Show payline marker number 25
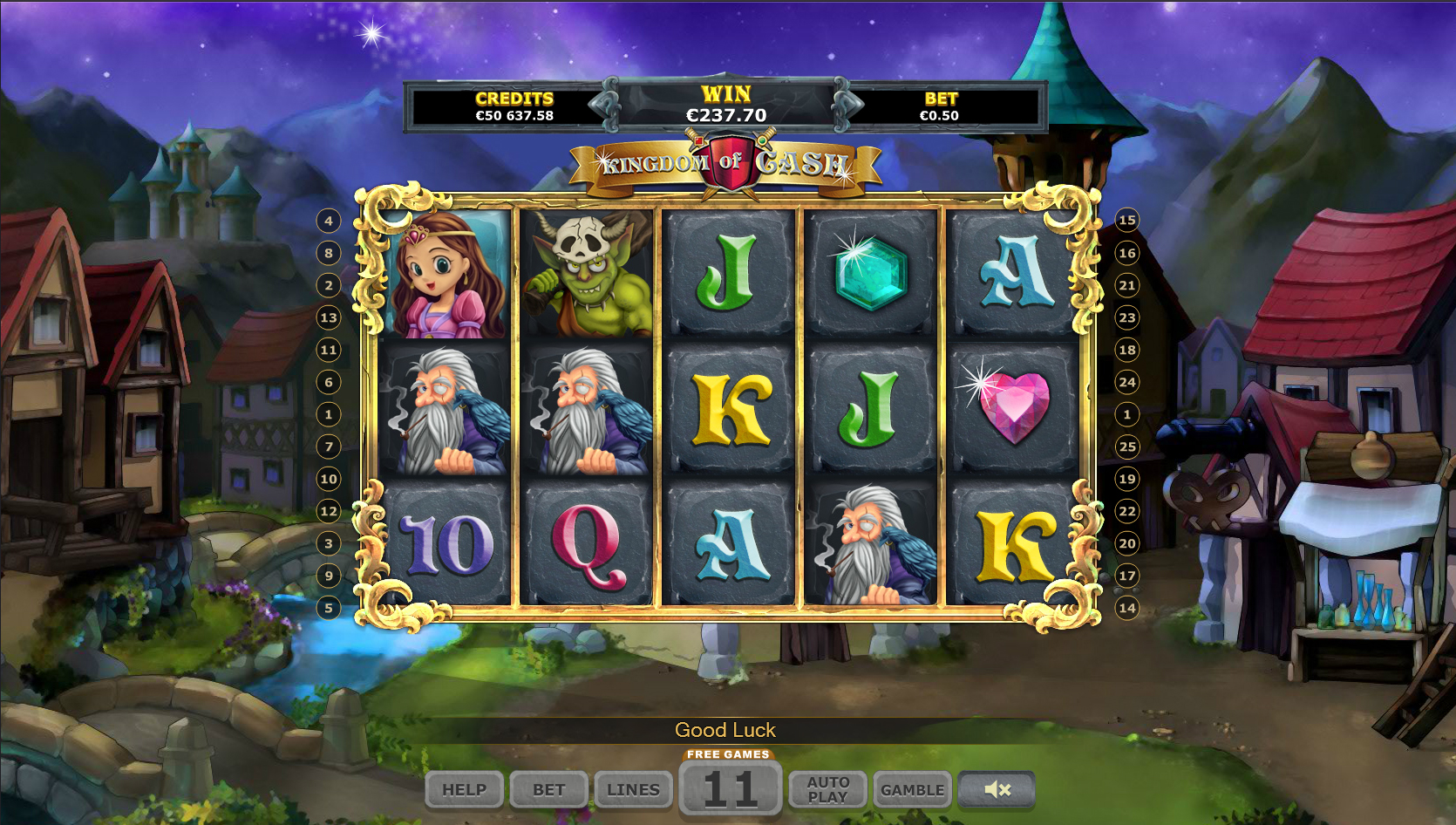1456x825 pixels. coord(1127,447)
